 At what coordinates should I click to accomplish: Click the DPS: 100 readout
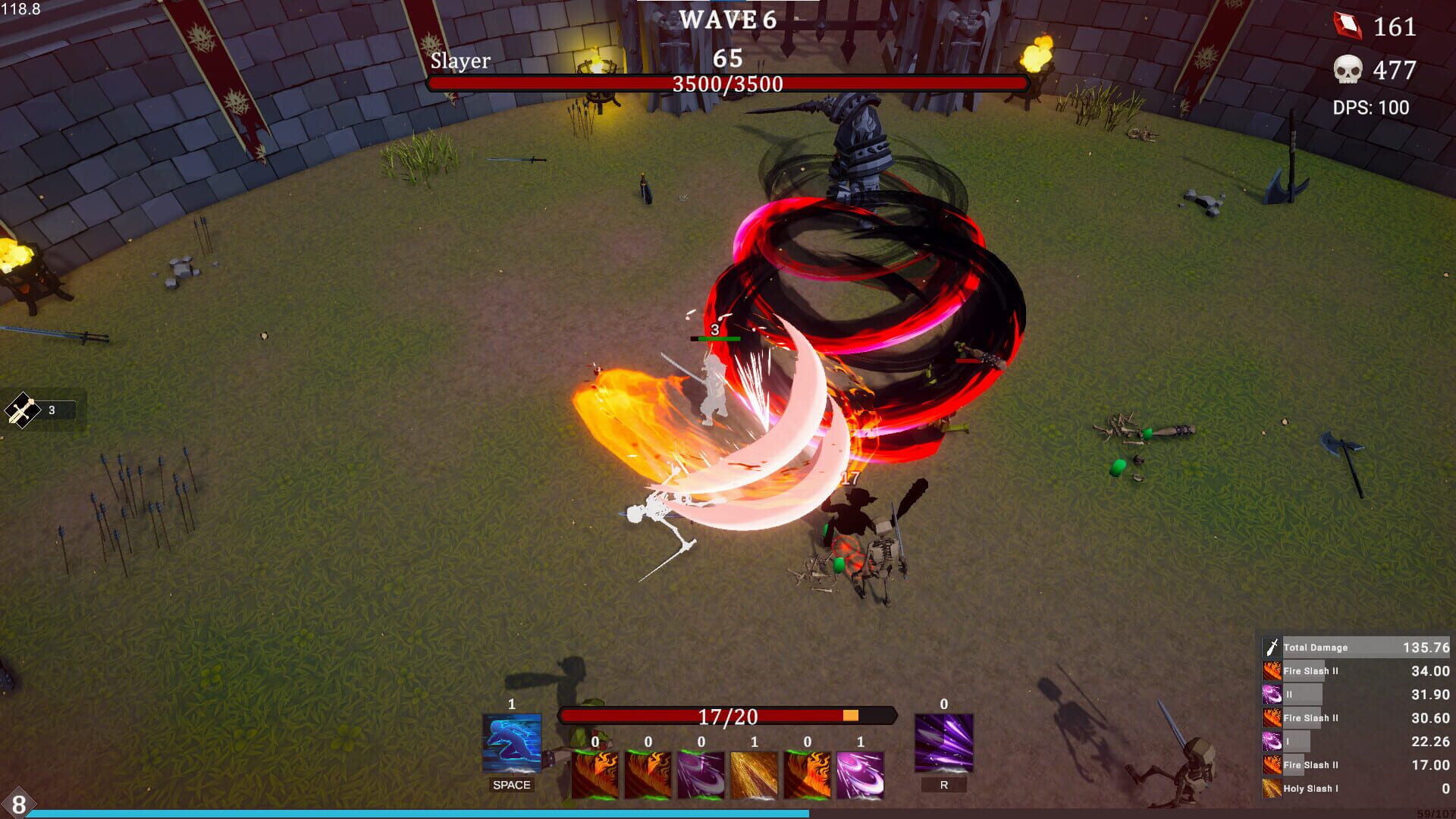coord(1370,108)
